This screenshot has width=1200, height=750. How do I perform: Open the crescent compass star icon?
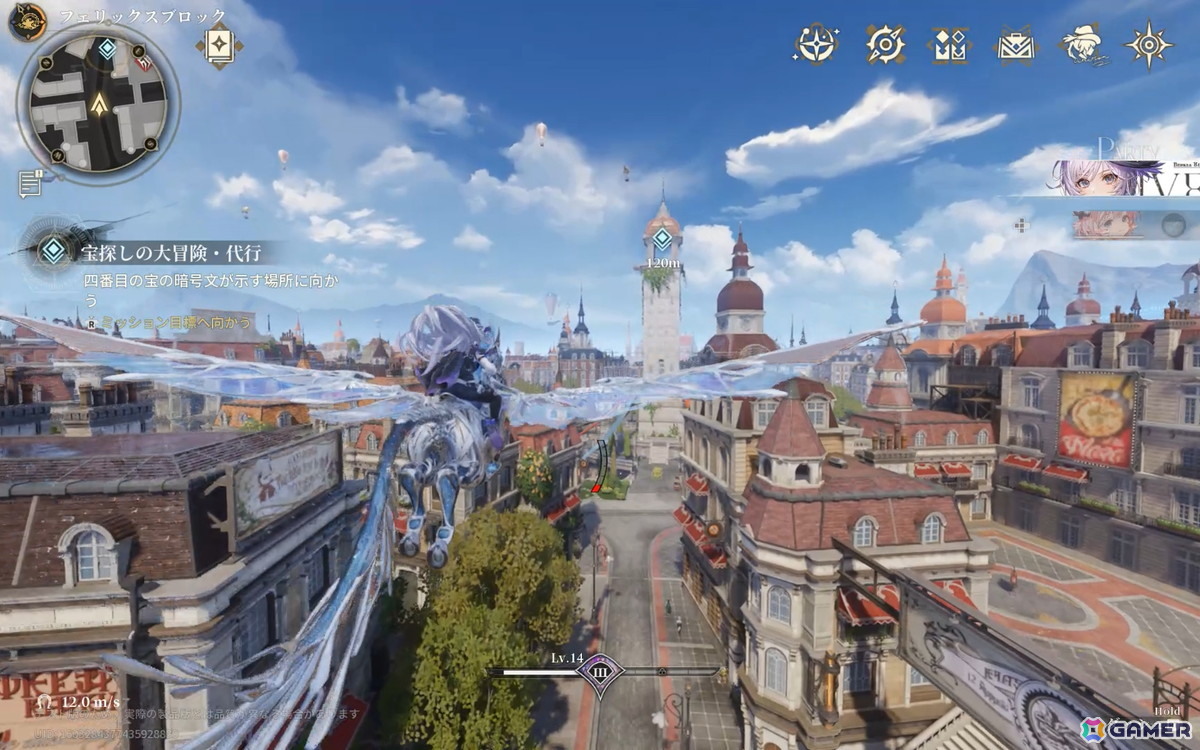(x=817, y=44)
